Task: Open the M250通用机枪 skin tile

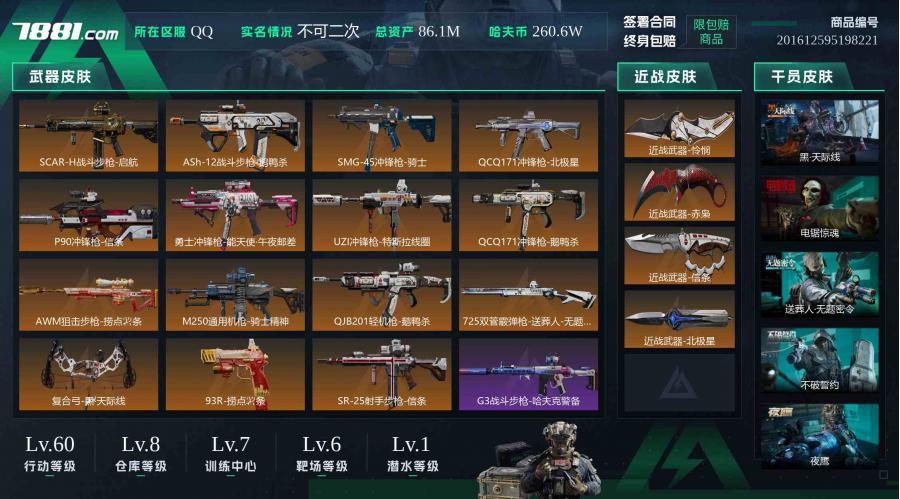Action: pyautogui.click(x=235, y=294)
